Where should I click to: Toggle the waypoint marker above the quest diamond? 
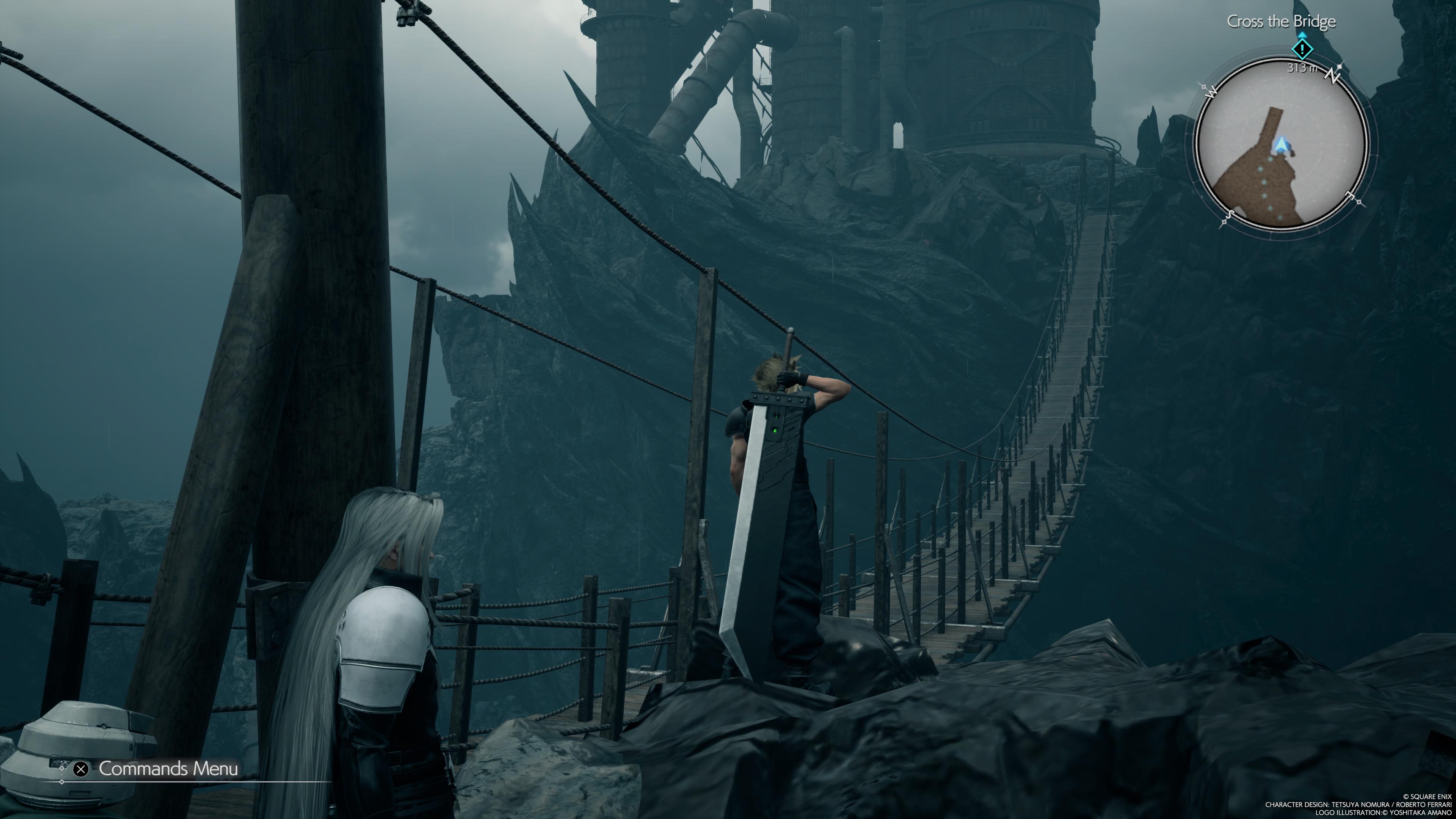tap(1302, 35)
